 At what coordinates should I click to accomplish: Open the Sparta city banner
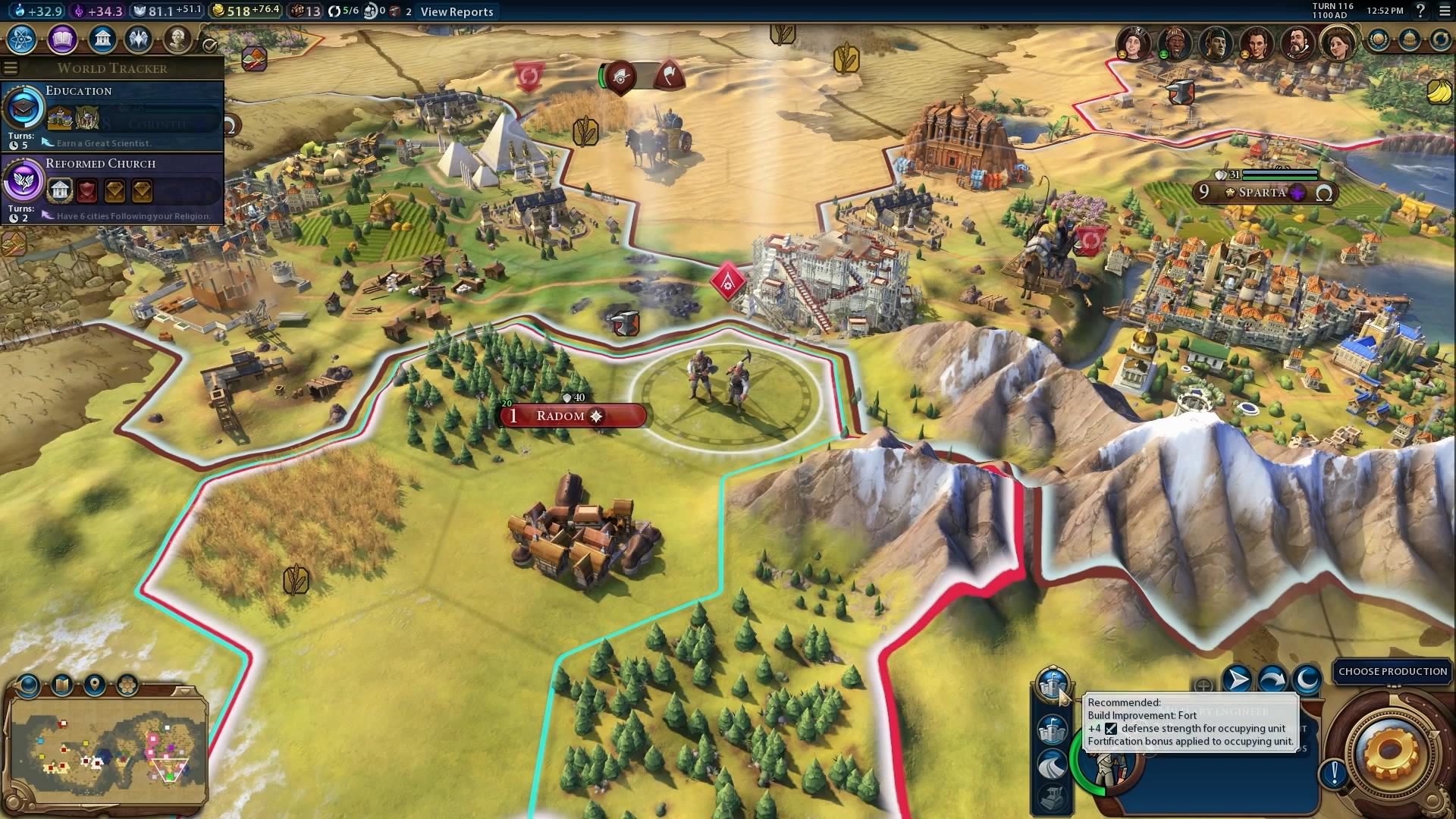[x=1263, y=193]
